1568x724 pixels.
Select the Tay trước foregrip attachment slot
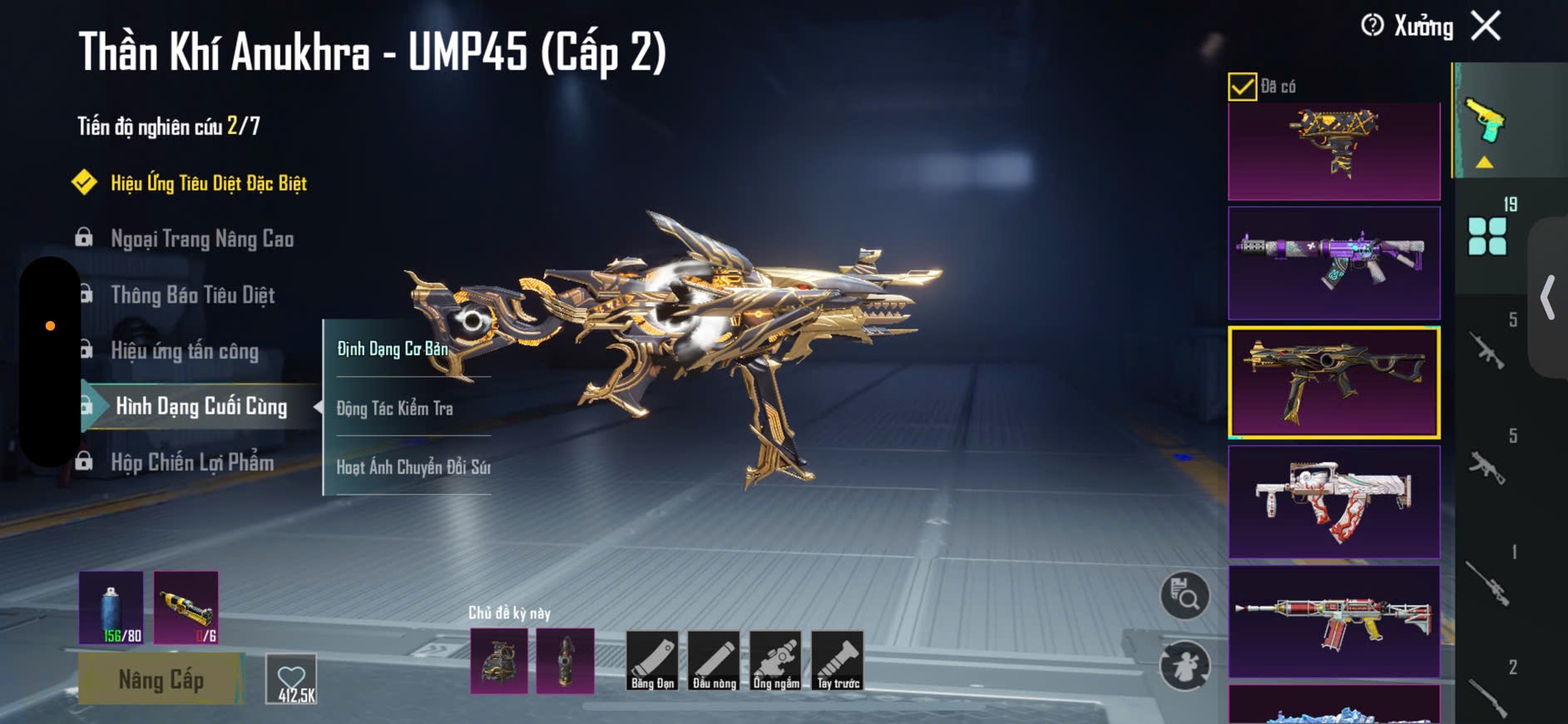(x=838, y=661)
